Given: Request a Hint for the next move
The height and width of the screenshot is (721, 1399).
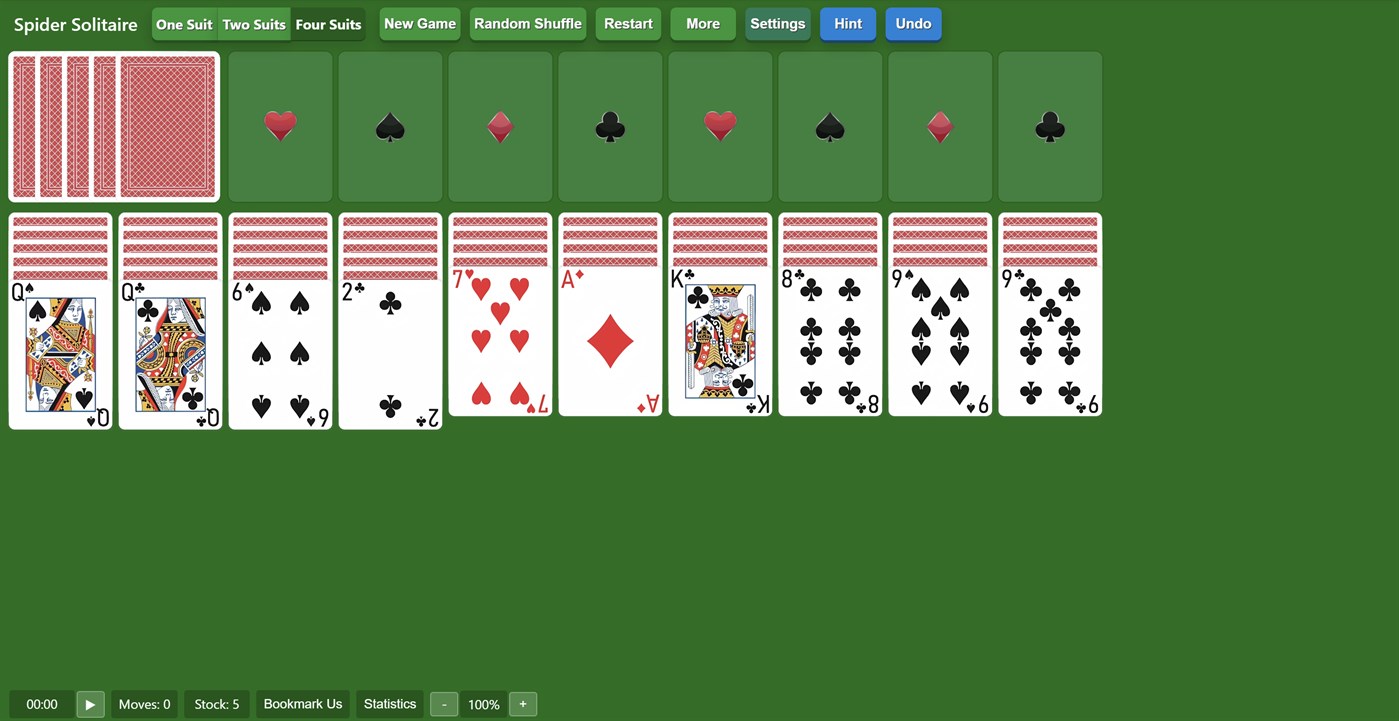Looking at the screenshot, I should click(847, 23).
